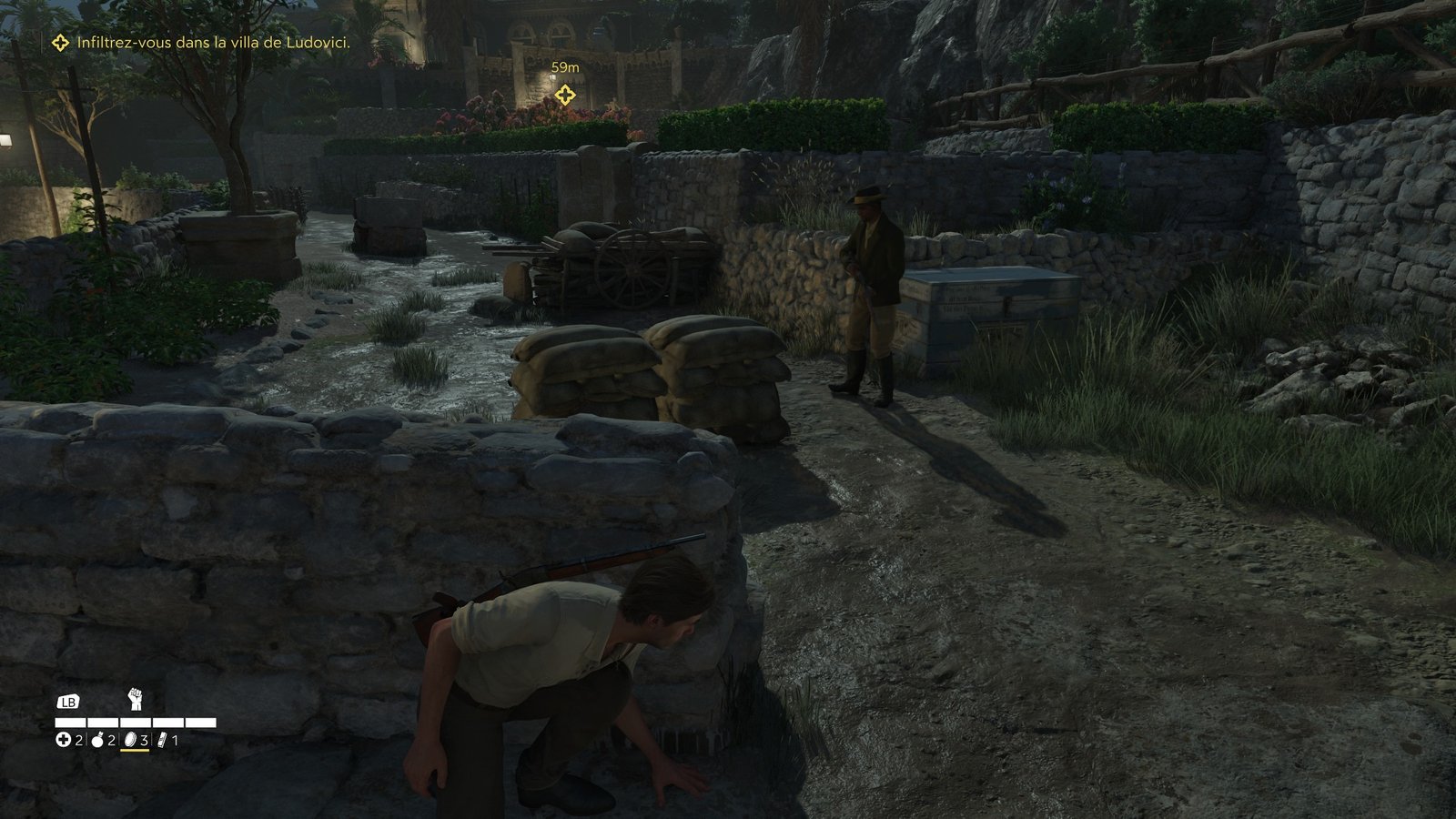Select the grenade item slot
Screen dimensions: 1456x819
tap(97, 741)
